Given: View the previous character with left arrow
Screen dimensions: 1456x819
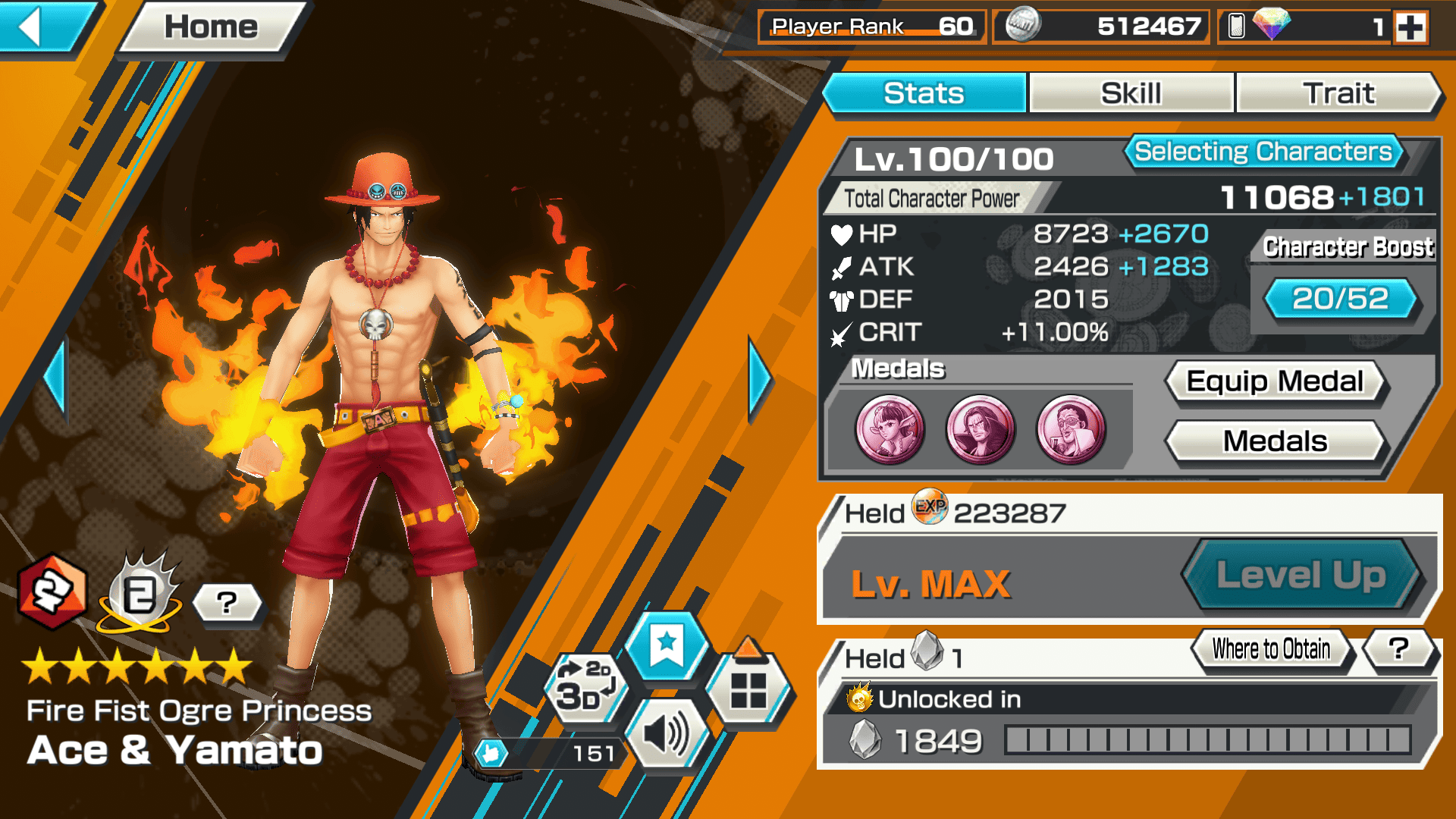Looking at the screenshot, I should [x=55, y=379].
